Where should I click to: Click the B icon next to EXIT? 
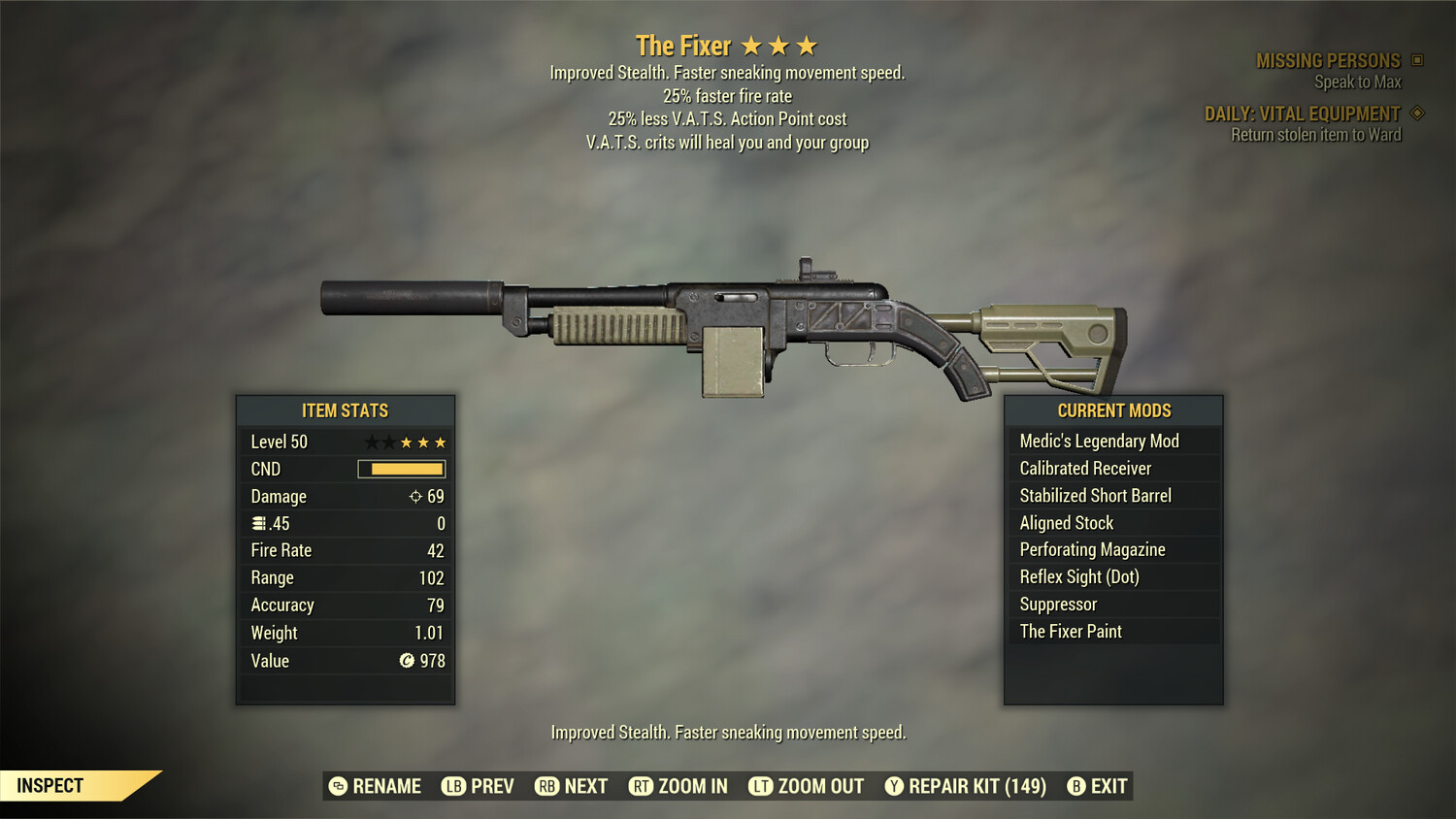[x=1075, y=786]
